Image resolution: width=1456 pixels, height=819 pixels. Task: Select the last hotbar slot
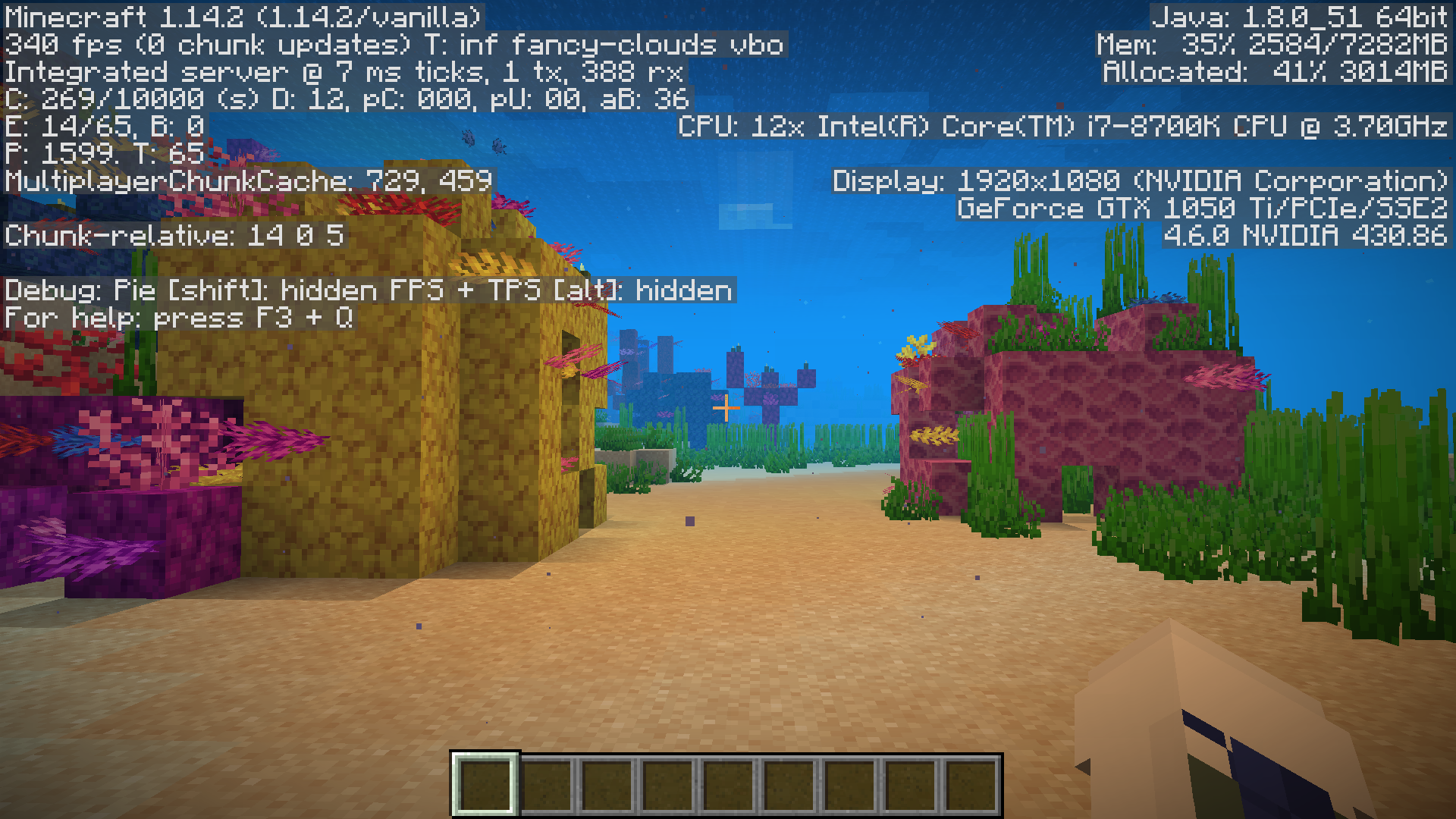pos(971,785)
